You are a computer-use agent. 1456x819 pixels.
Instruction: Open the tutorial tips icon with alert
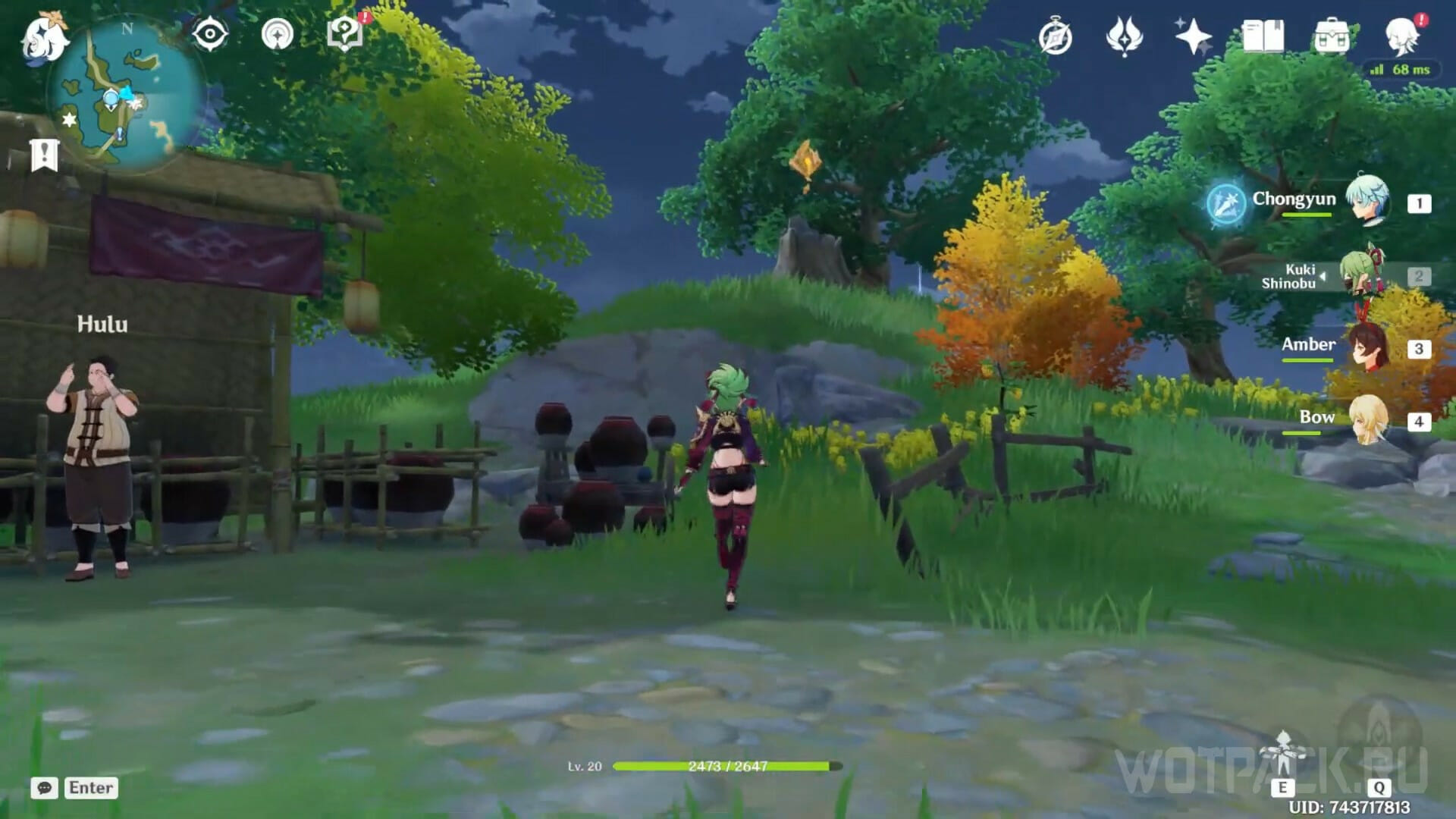345,35
